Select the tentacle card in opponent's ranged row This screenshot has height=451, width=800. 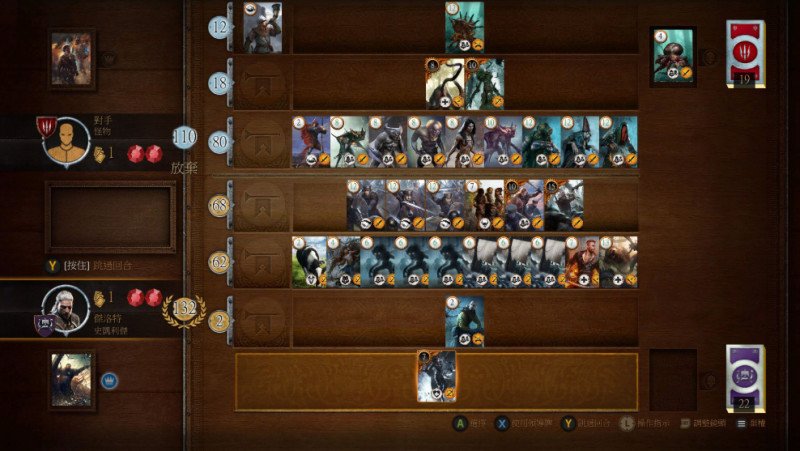444,84
